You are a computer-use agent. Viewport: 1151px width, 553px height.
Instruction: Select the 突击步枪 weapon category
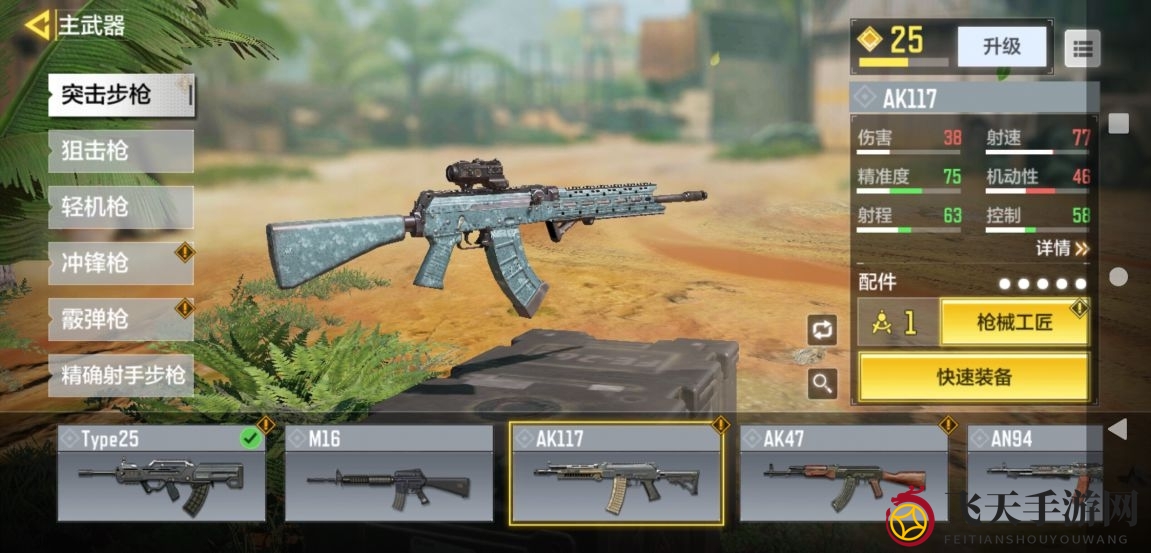tap(120, 96)
